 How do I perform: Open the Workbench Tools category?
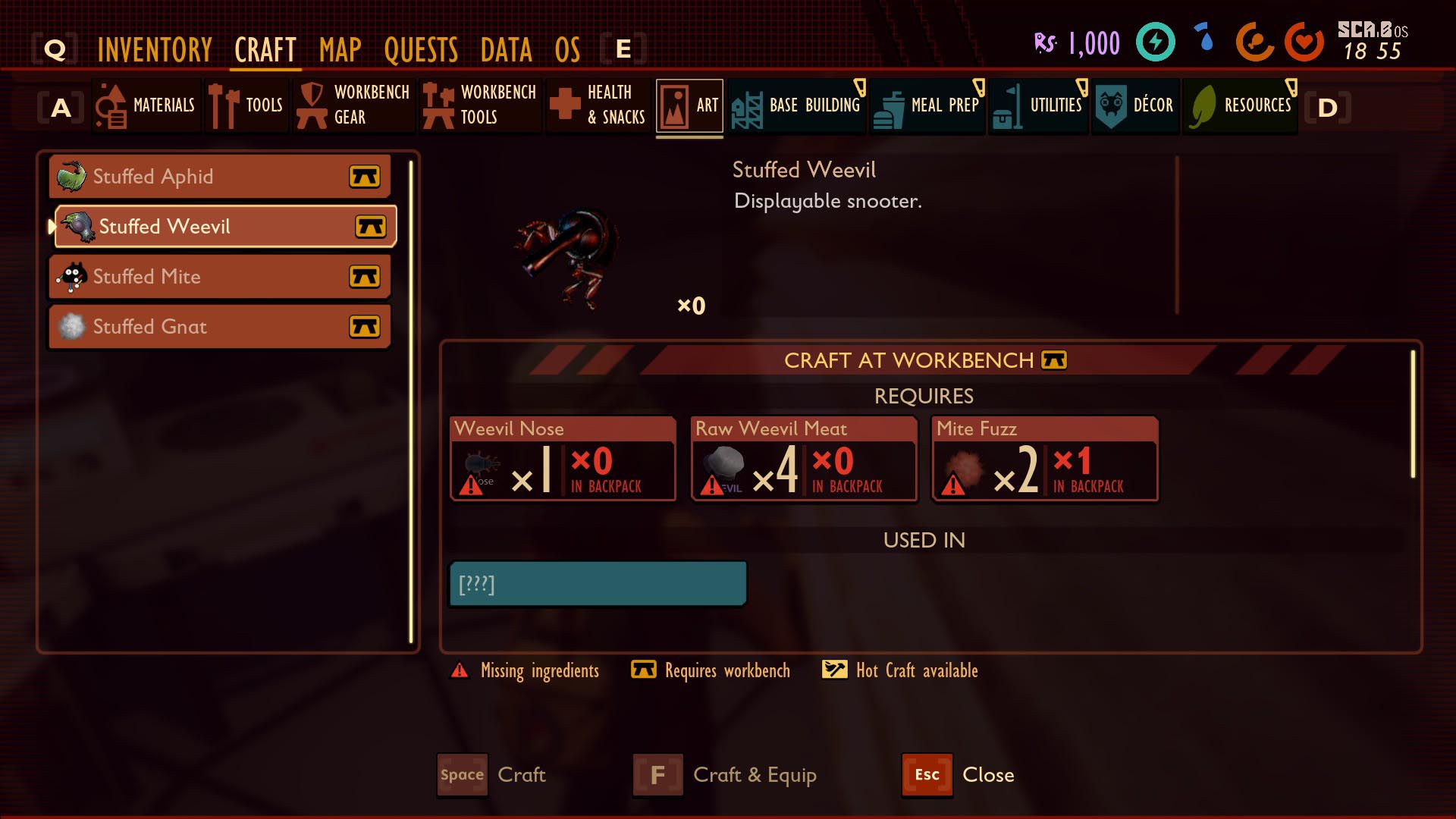480,105
